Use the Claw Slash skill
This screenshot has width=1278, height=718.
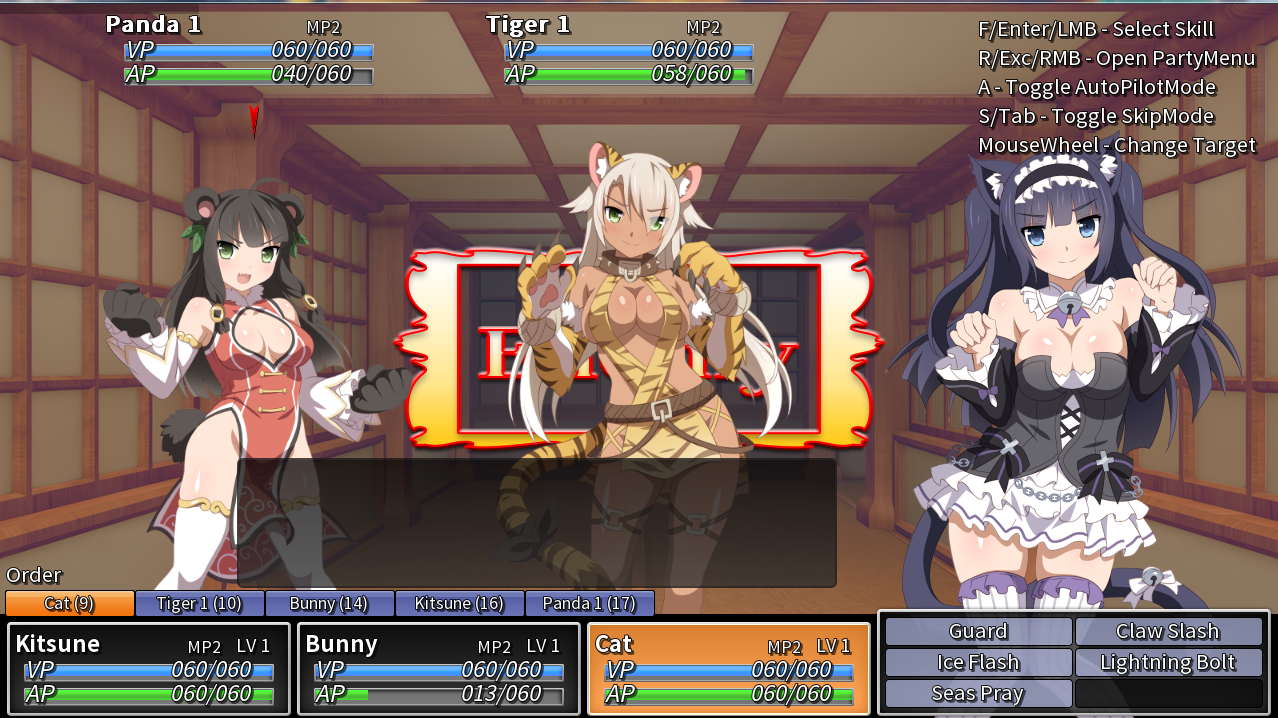click(1167, 631)
